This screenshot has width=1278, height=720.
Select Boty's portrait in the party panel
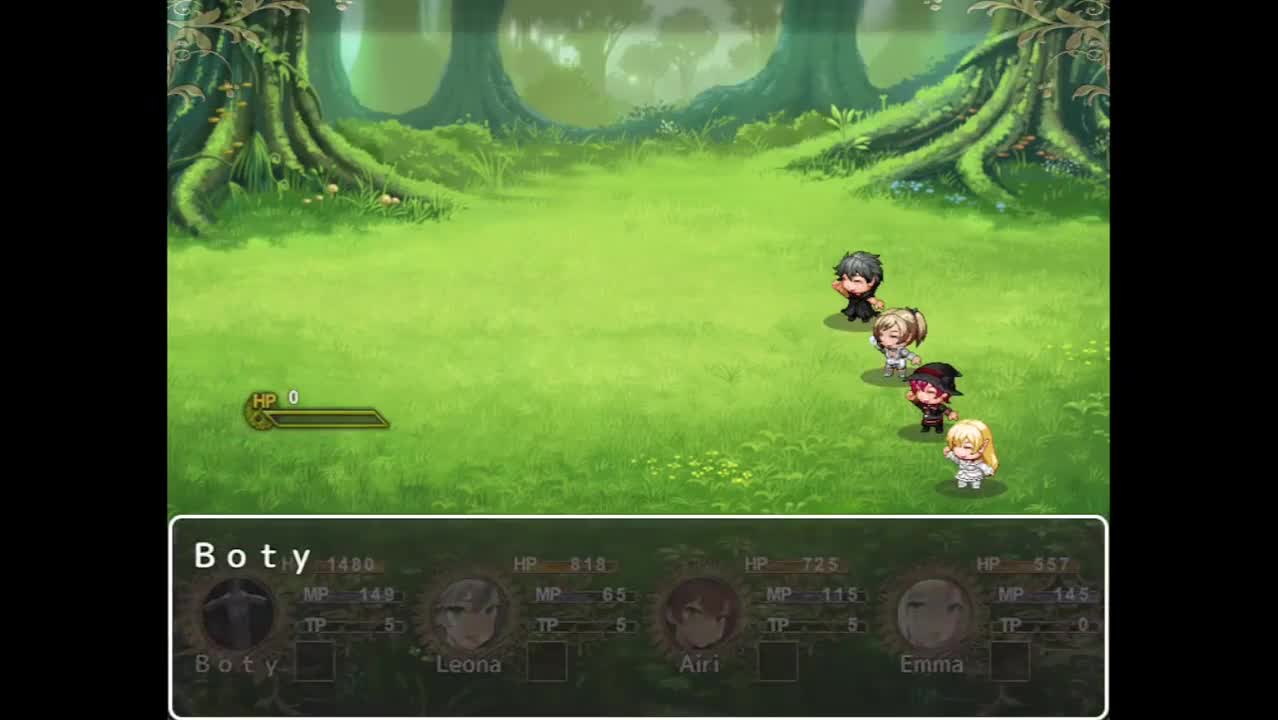point(238,614)
